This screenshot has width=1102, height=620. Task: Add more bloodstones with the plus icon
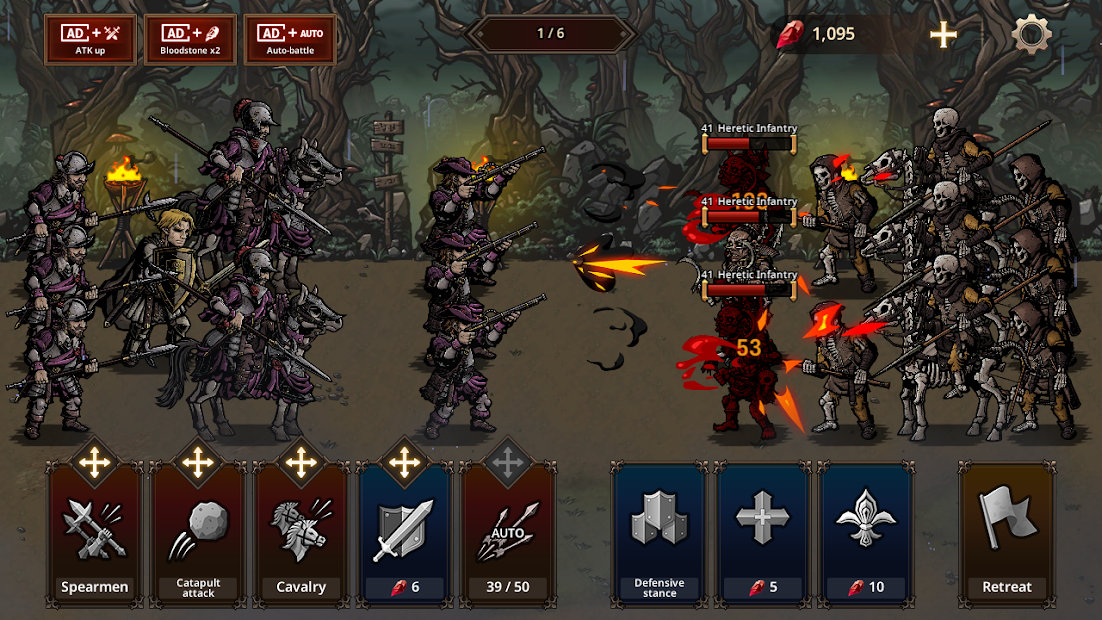coord(943,35)
